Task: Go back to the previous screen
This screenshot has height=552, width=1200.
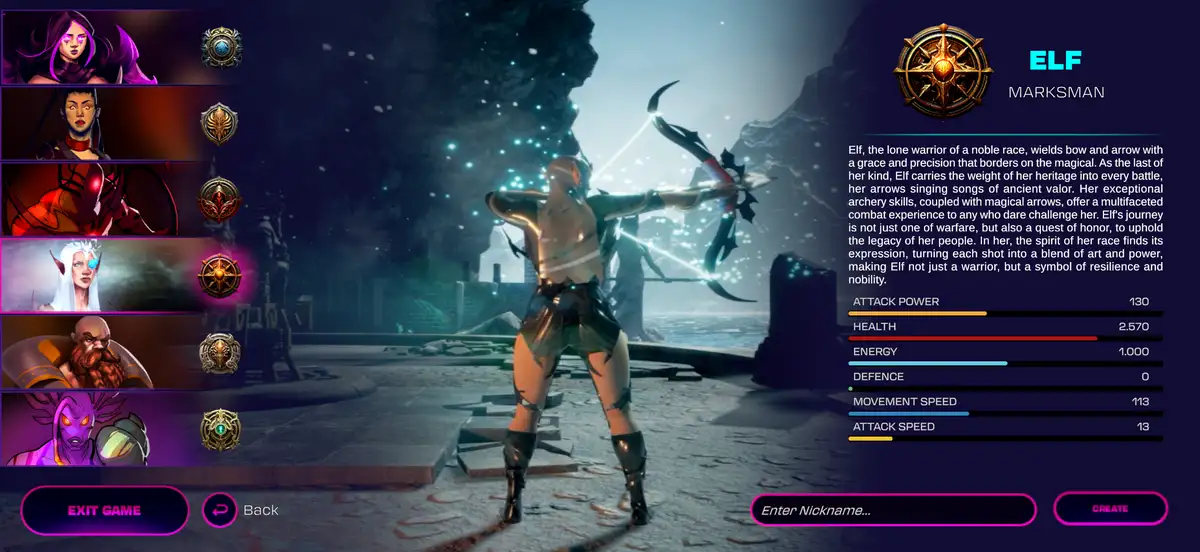Action: (x=241, y=510)
